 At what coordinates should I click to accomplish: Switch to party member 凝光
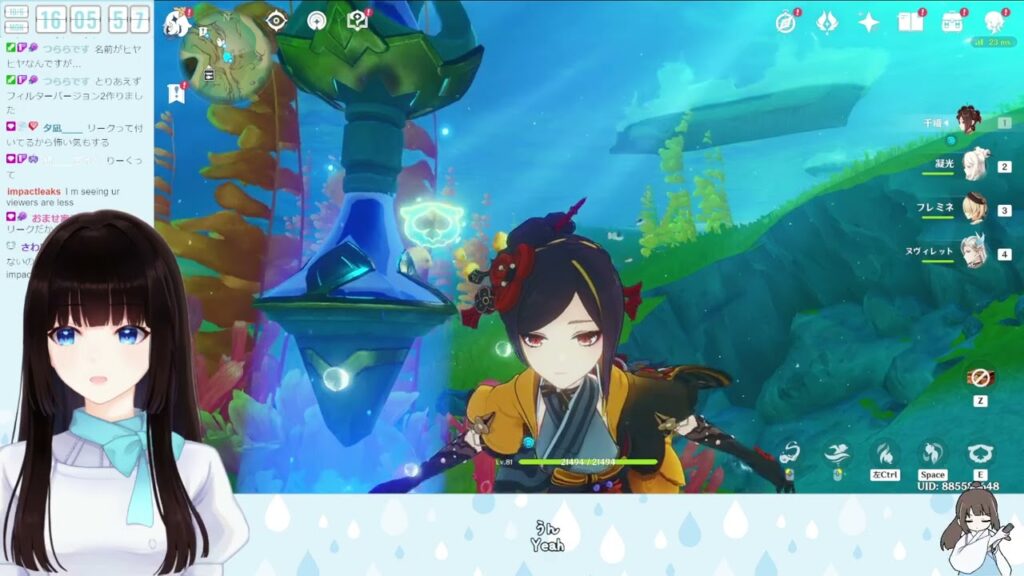[x=975, y=165]
